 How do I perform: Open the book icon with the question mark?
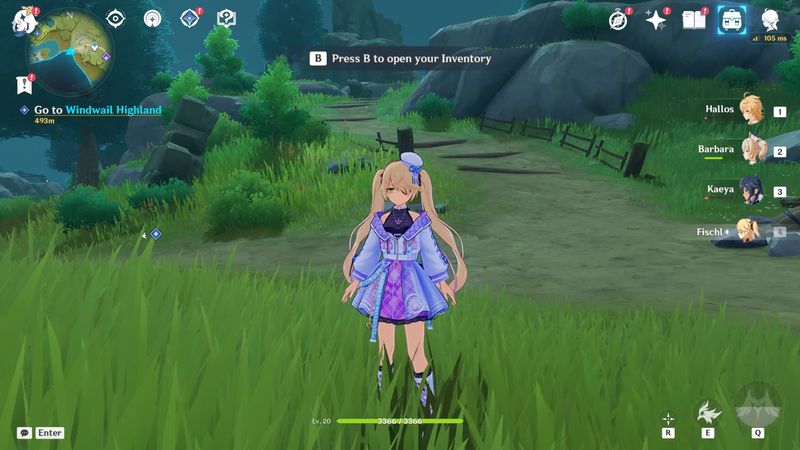tap(226, 18)
